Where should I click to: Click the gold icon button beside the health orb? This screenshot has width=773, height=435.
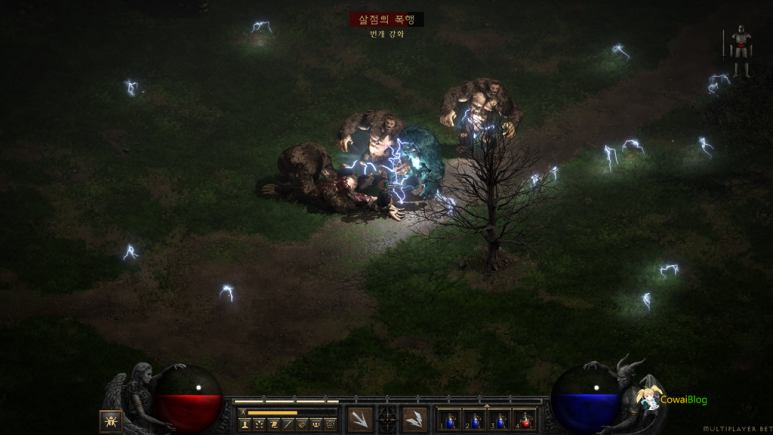[111, 421]
